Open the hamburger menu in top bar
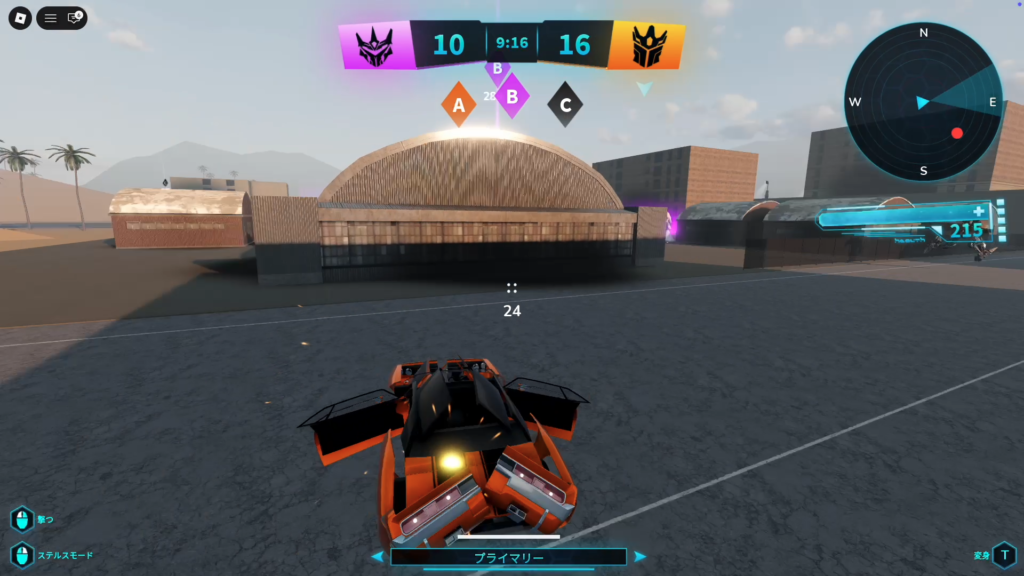This screenshot has height=576, width=1024. (50, 18)
